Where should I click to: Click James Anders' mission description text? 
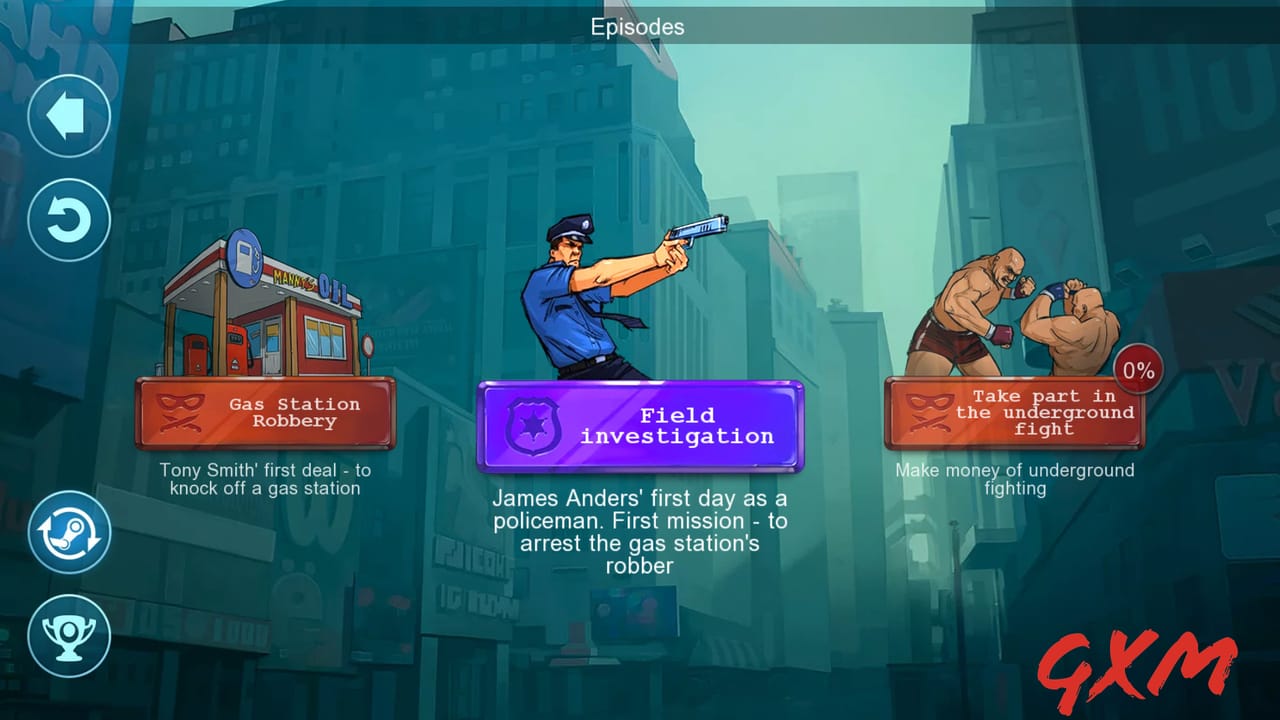point(640,531)
